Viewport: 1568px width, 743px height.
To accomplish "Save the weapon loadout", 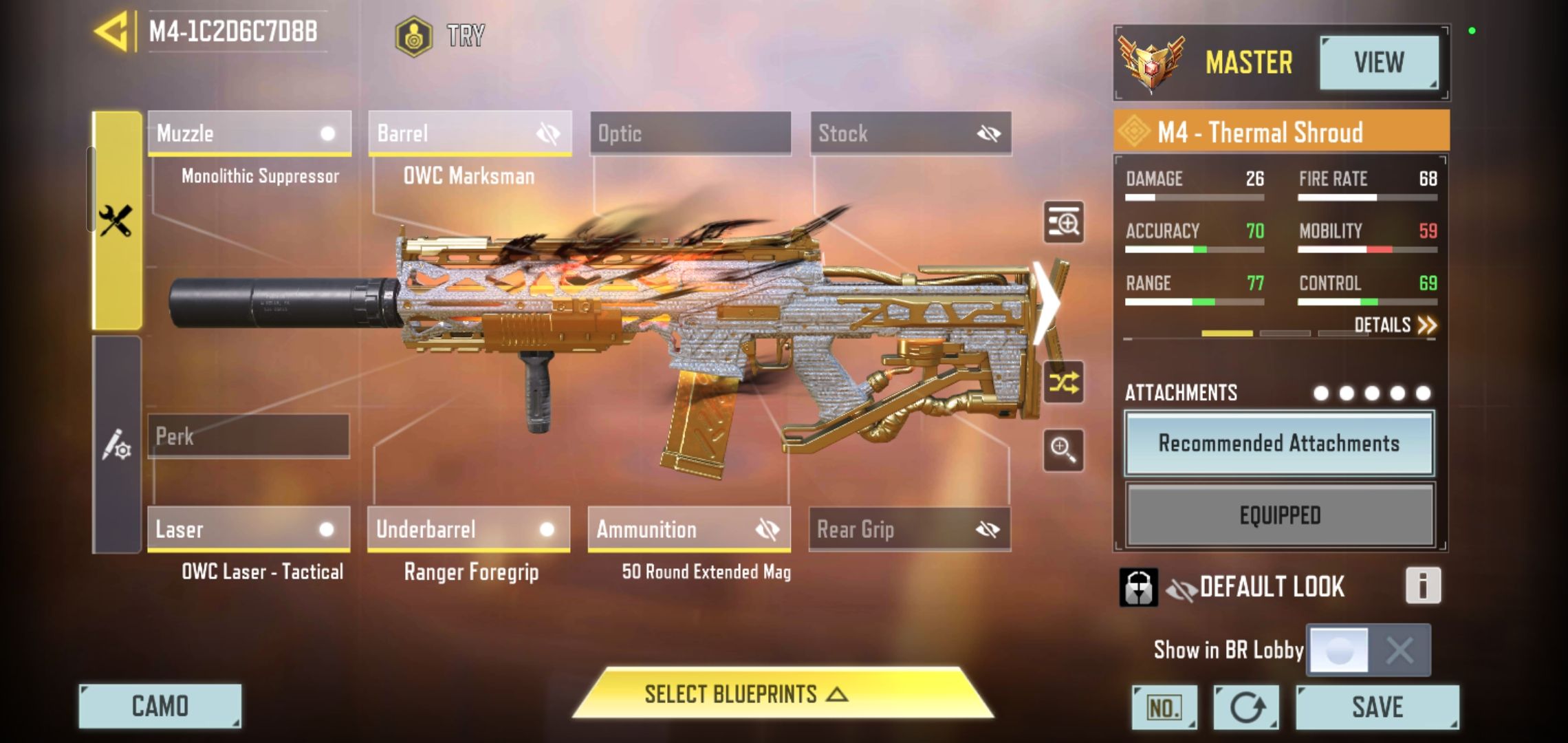I will pos(1377,707).
